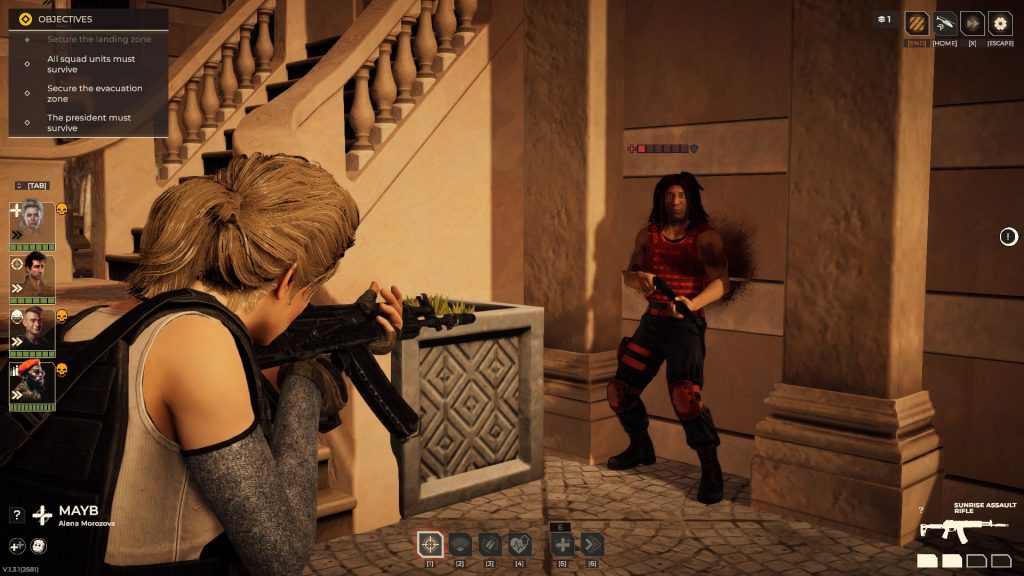Click the Sunrise Assault Rifle weapon icon
Screen dimensions: 1024x576
coord(964,527)
